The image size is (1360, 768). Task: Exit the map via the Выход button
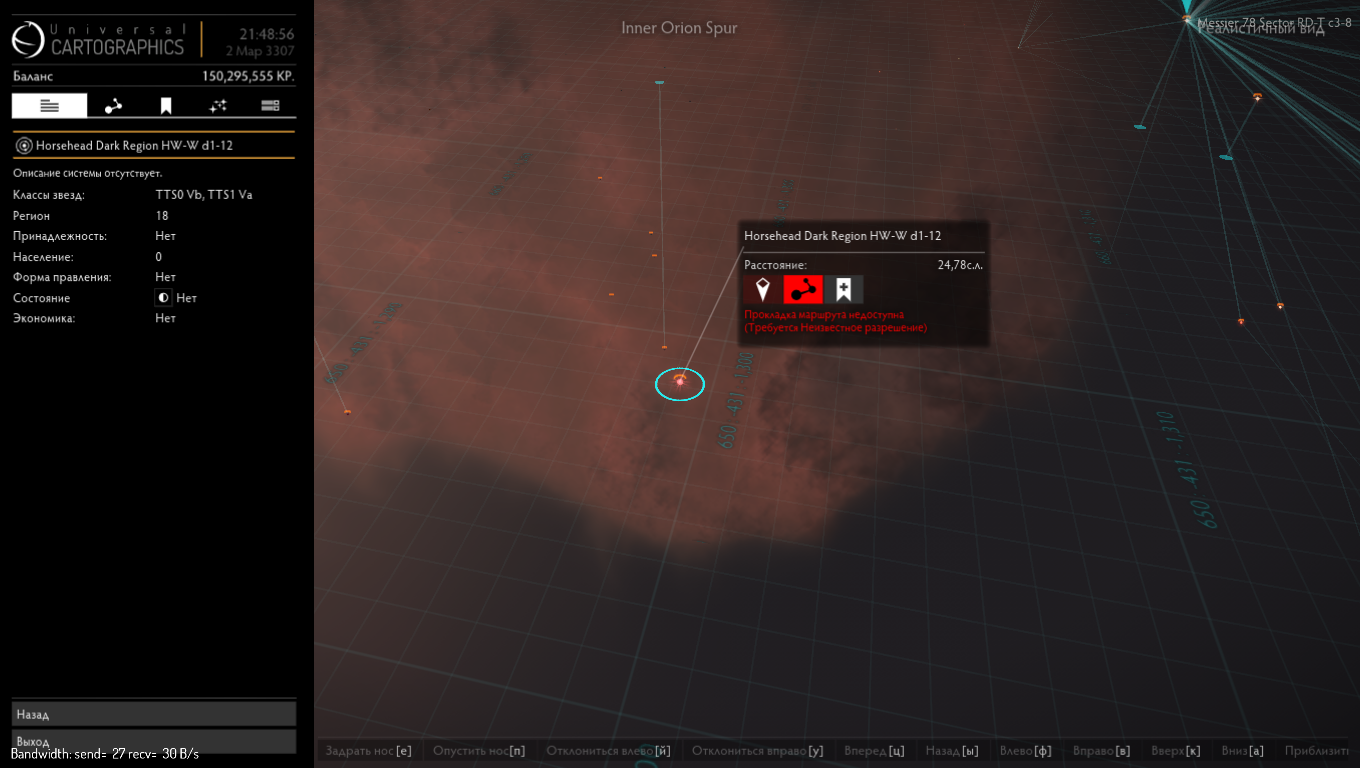pyautogui.click(x=154, y=741)
